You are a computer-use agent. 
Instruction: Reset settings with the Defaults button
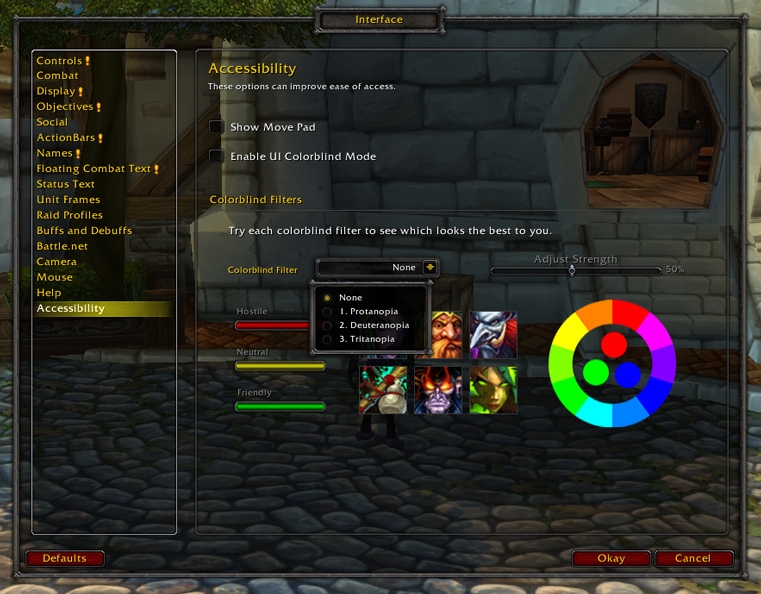[65, 558]
